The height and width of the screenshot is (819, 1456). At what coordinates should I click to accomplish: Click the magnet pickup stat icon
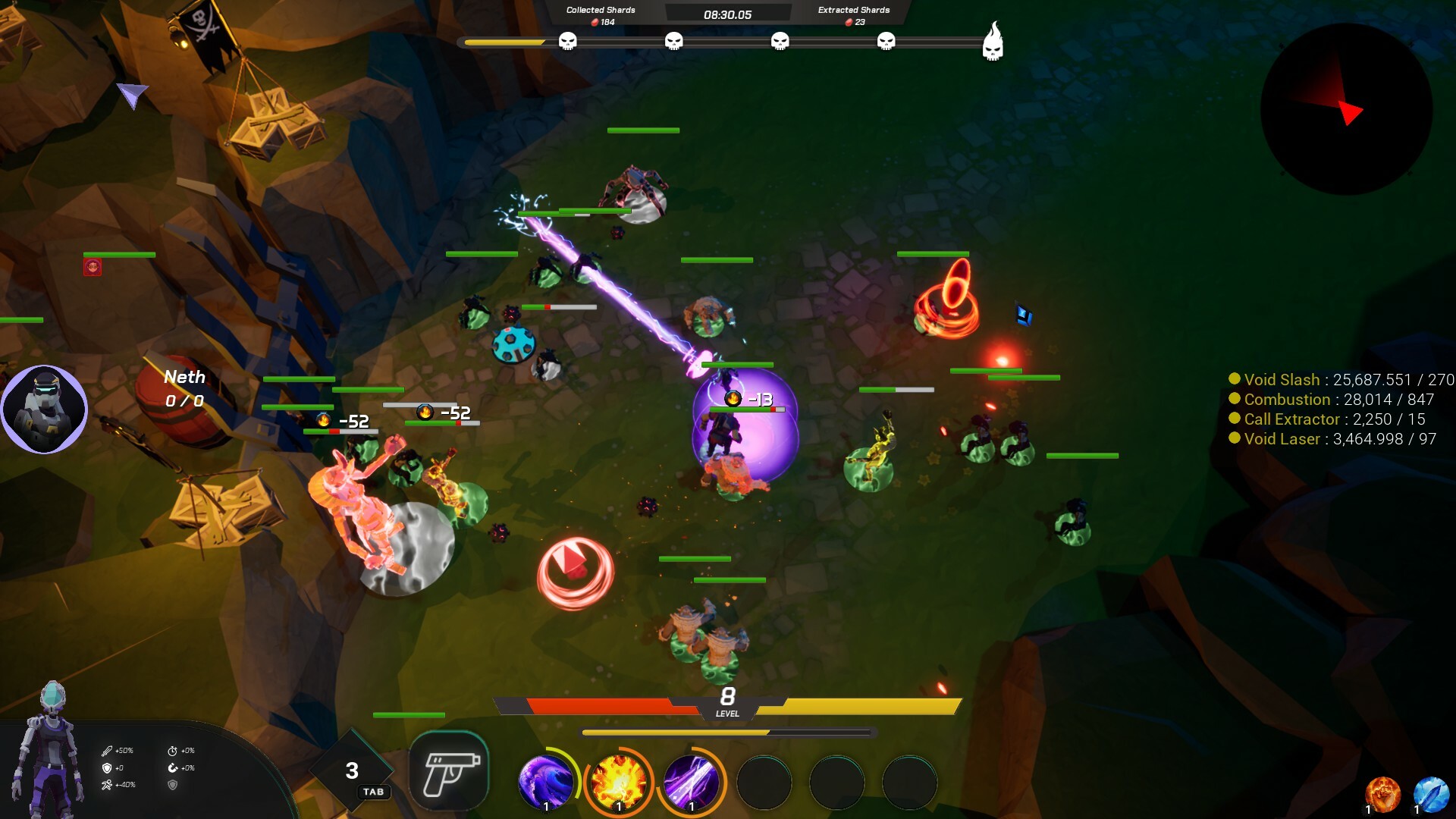[x=173, y=768]
